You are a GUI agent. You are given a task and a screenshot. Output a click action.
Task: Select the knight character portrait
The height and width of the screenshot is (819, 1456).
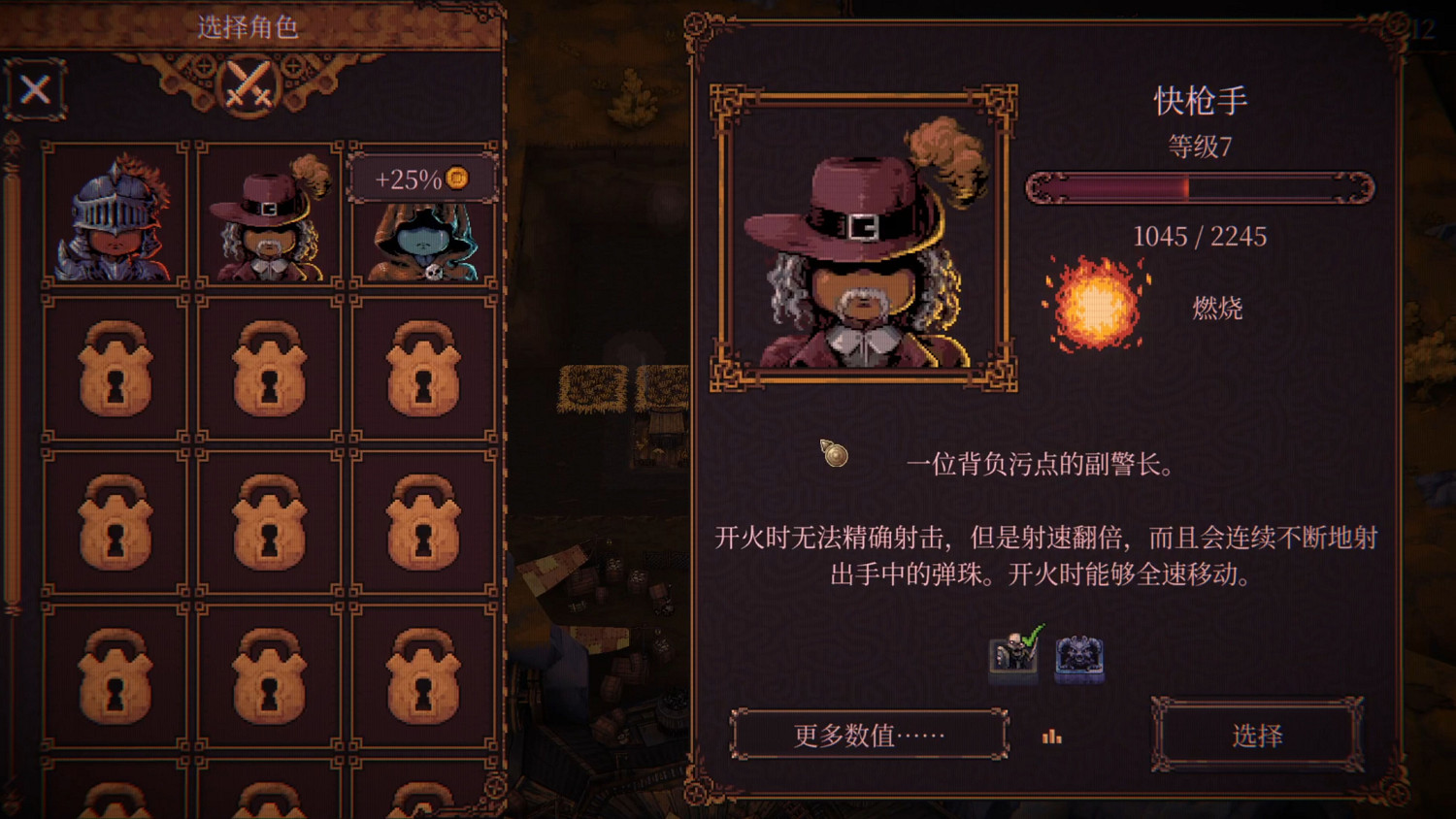pos(116,213)
